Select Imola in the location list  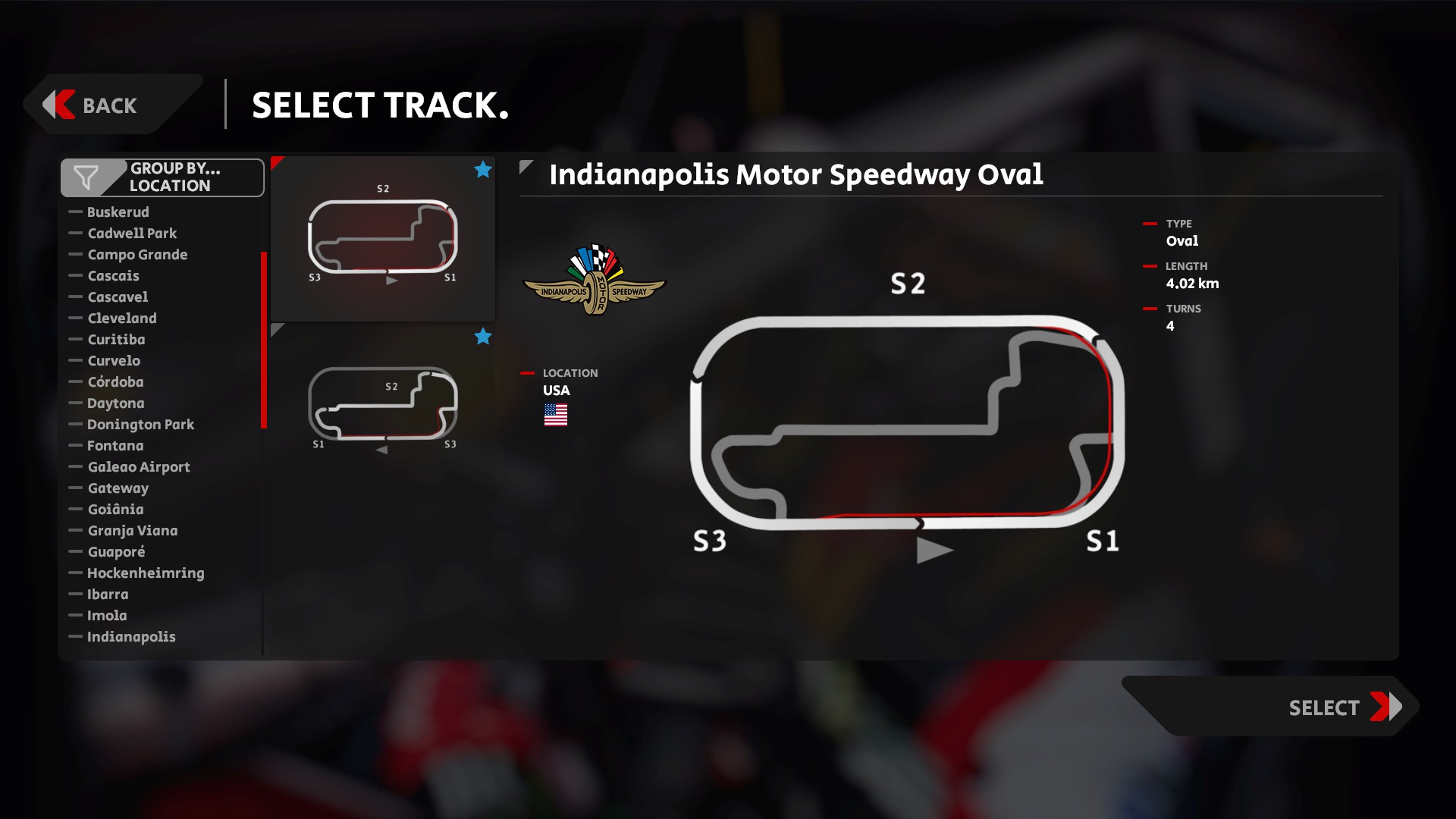click(x=107, y=616)
